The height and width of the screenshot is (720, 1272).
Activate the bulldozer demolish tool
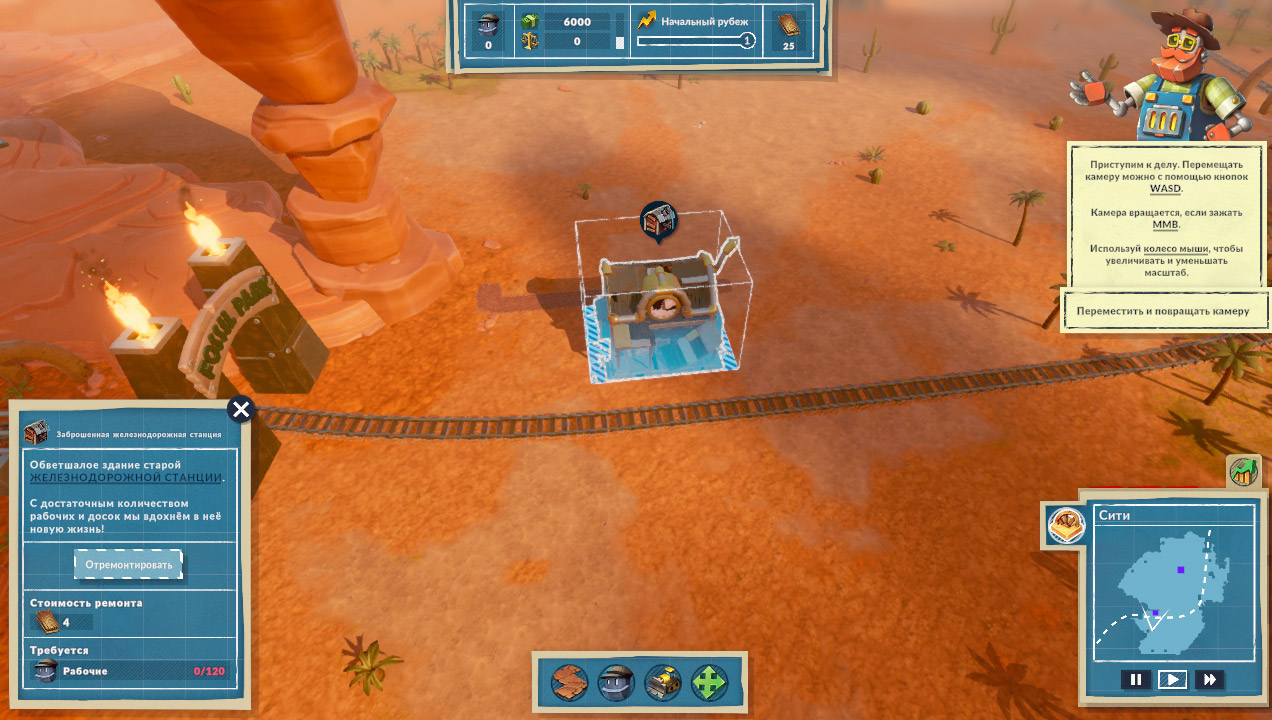coord(662,683)
